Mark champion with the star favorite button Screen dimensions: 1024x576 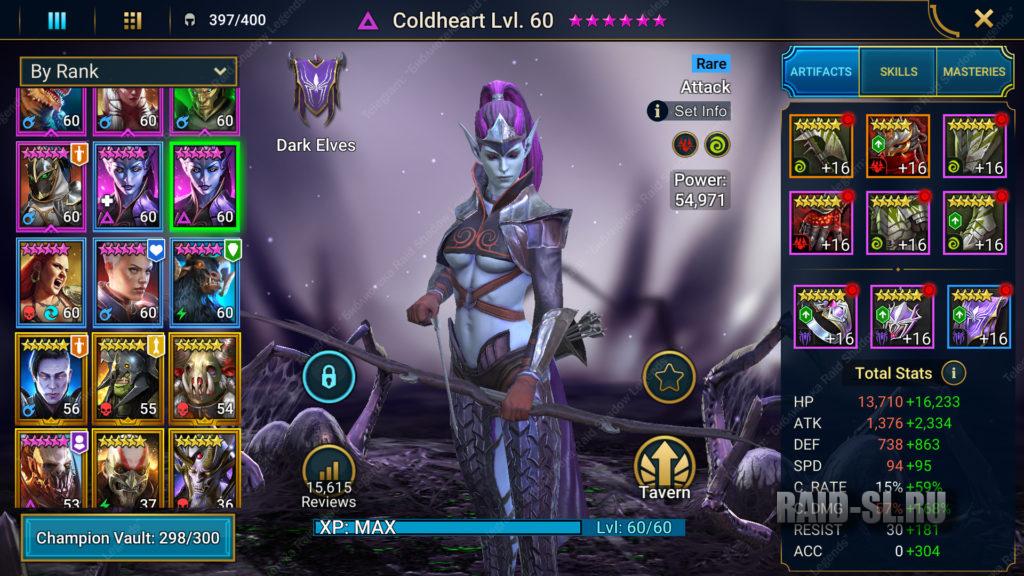pos(667,376)
